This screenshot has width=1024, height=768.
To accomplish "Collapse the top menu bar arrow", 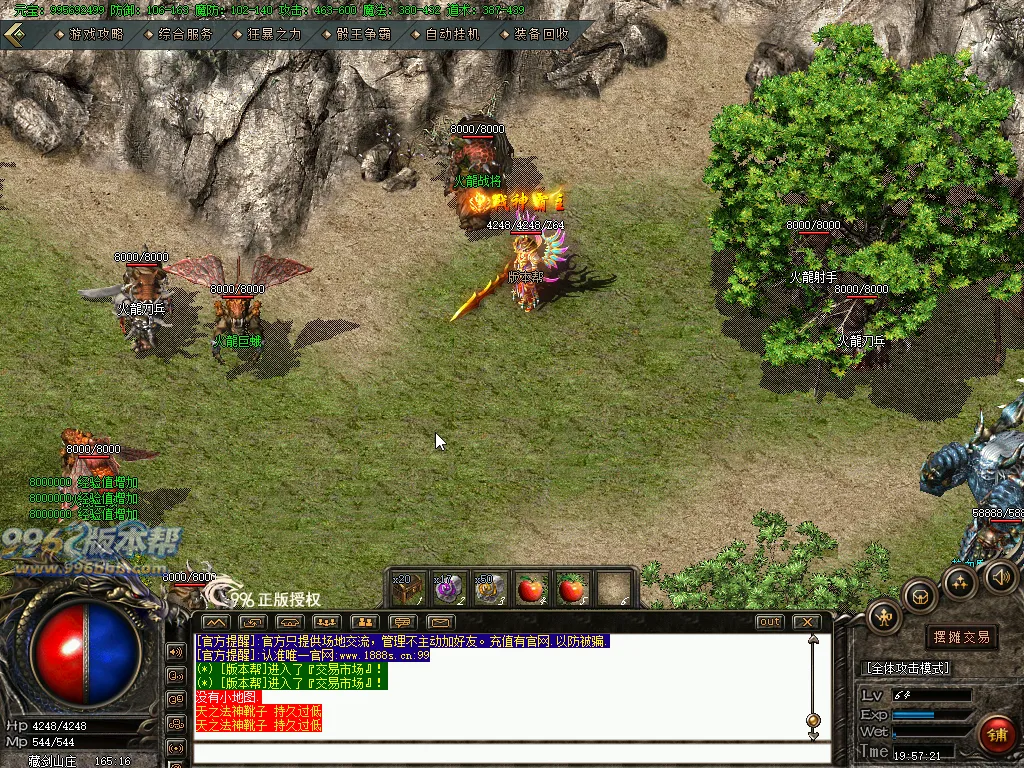I will [x=16, y=33].
